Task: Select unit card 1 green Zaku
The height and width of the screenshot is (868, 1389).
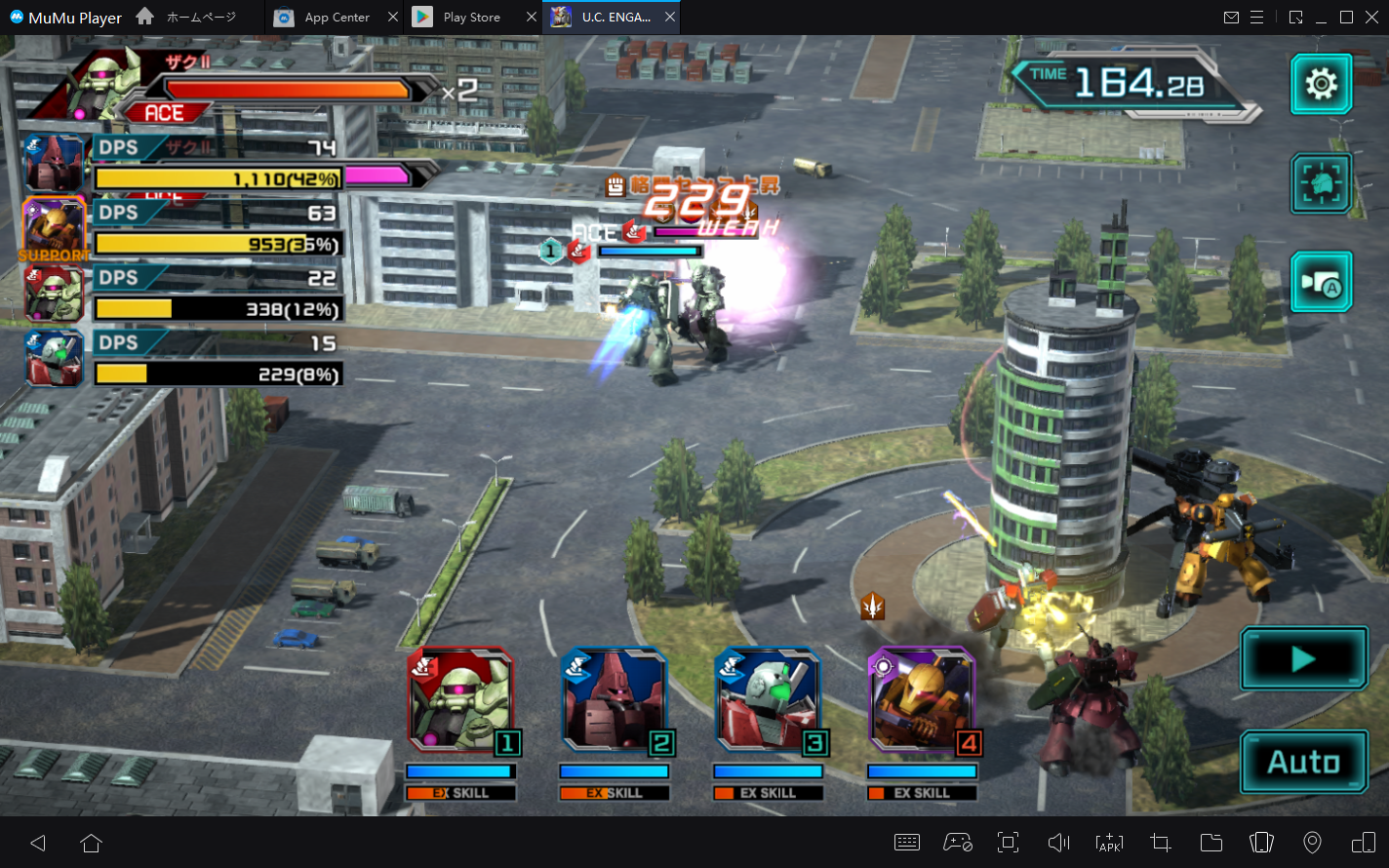Action: pos(460,702)
